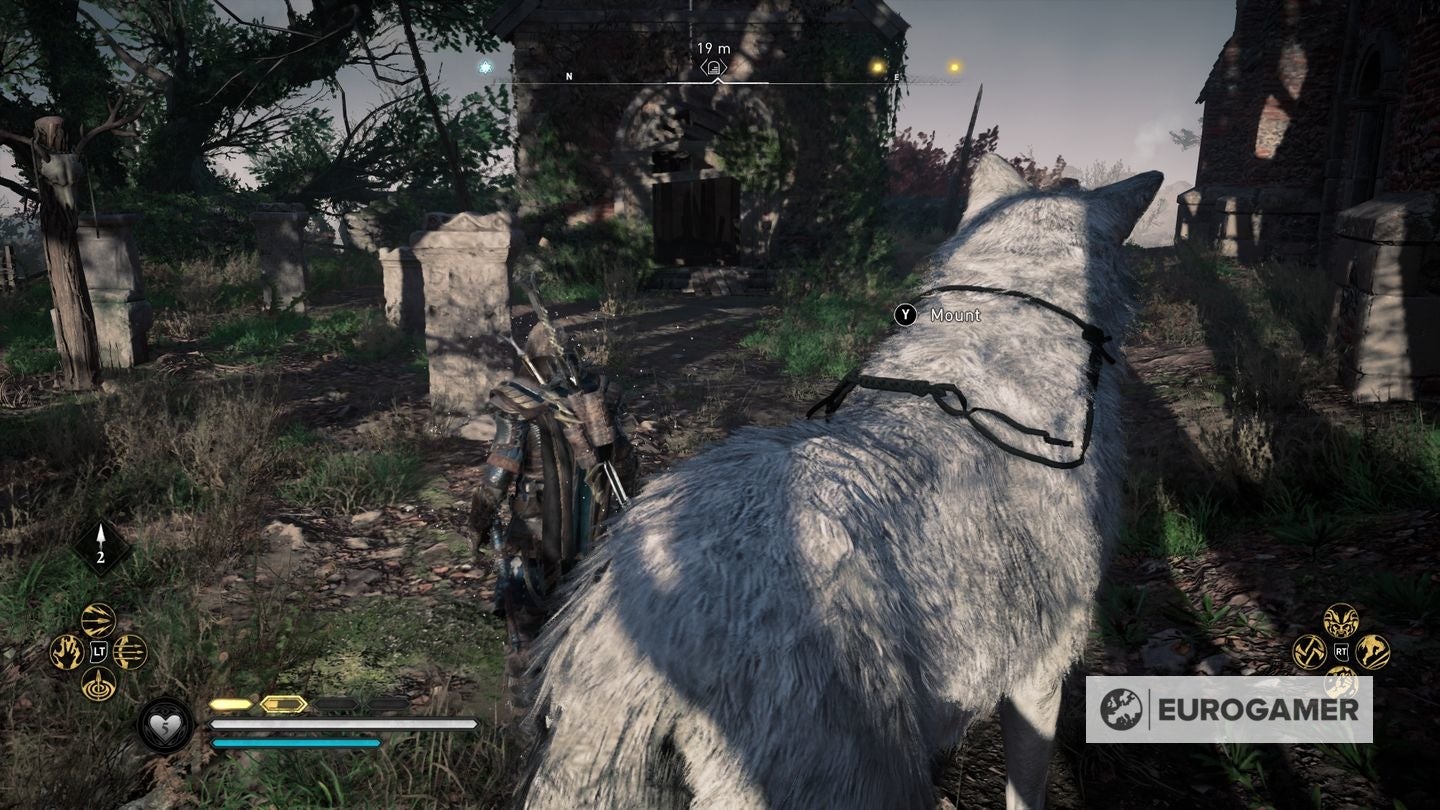Click the N direction letter on the compass
Image resolution: width=1440 pixels, height=810 pixels.
click(569, 74)
